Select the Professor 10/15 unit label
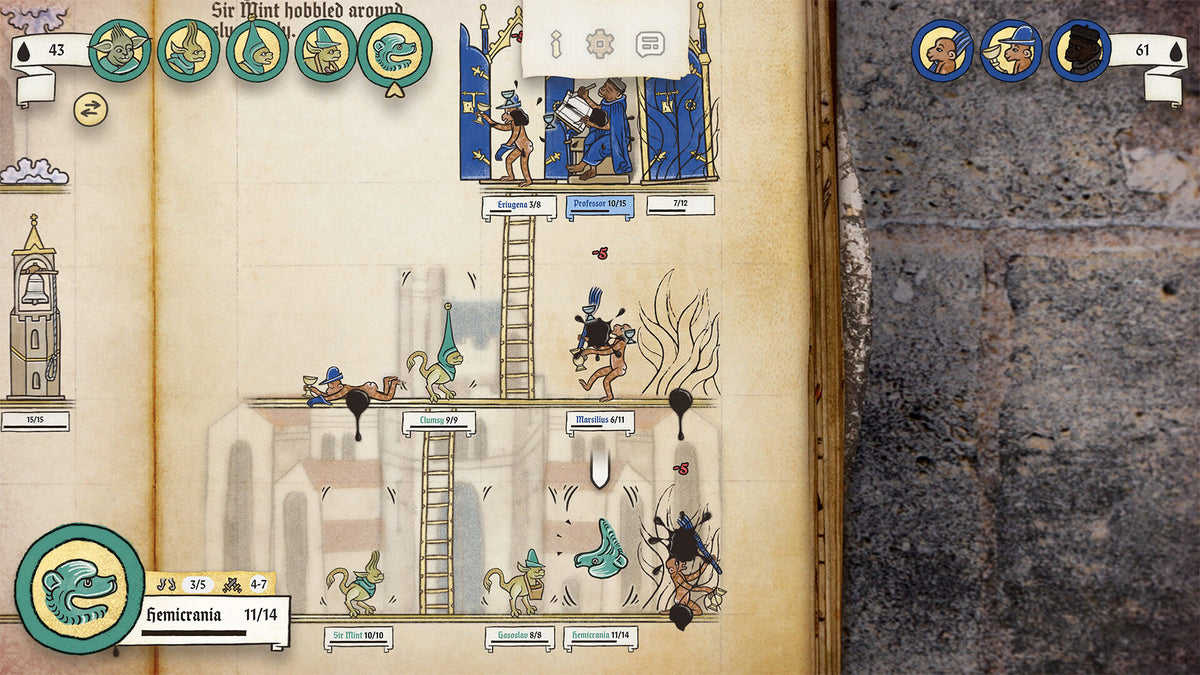Viewport: 1200px width, 675px height. point(600,206)
